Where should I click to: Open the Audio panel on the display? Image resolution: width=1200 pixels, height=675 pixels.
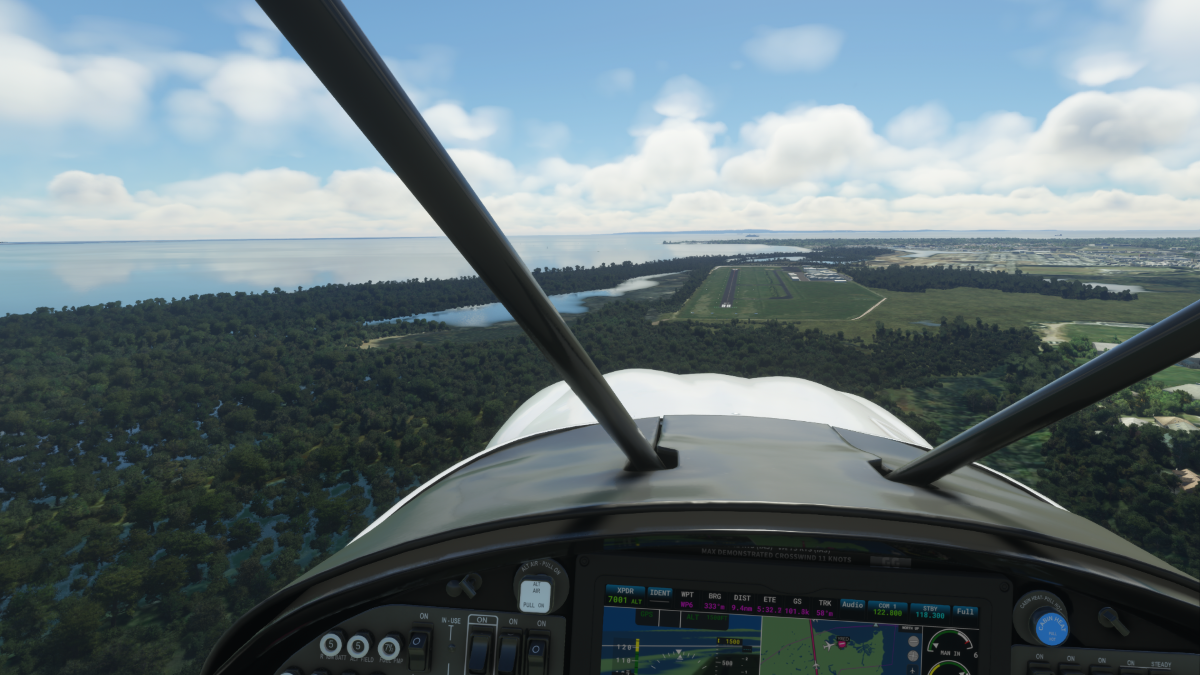(852, 604)
